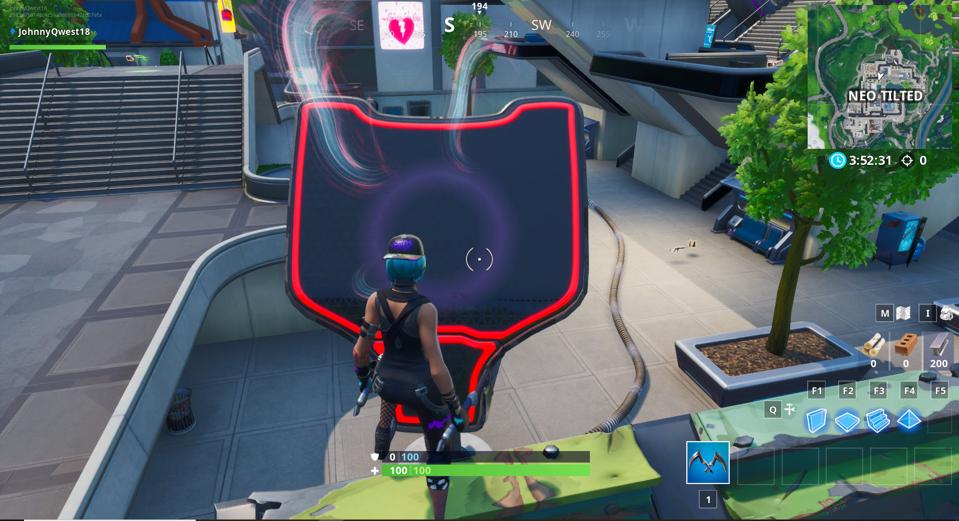Open the map using the folded map icon
Screen dimensions: 959x521
(x=904, y=313)
